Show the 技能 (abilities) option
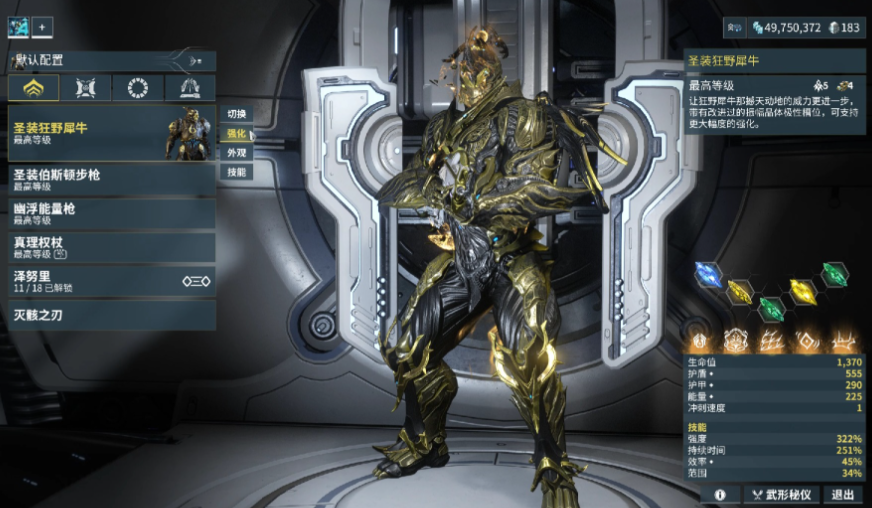 [x=236, y=172]
